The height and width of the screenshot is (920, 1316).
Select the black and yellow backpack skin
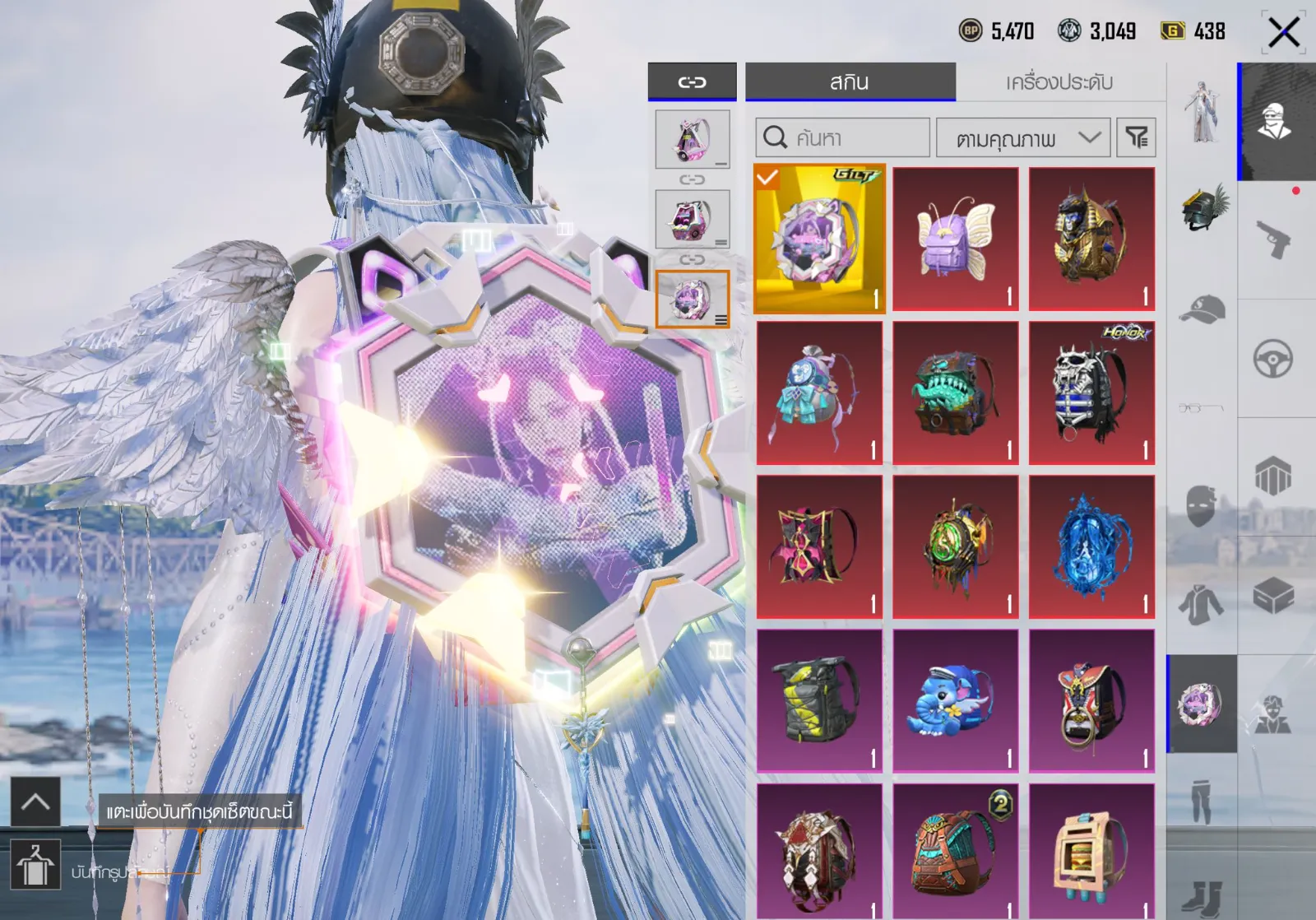point(819,700)
